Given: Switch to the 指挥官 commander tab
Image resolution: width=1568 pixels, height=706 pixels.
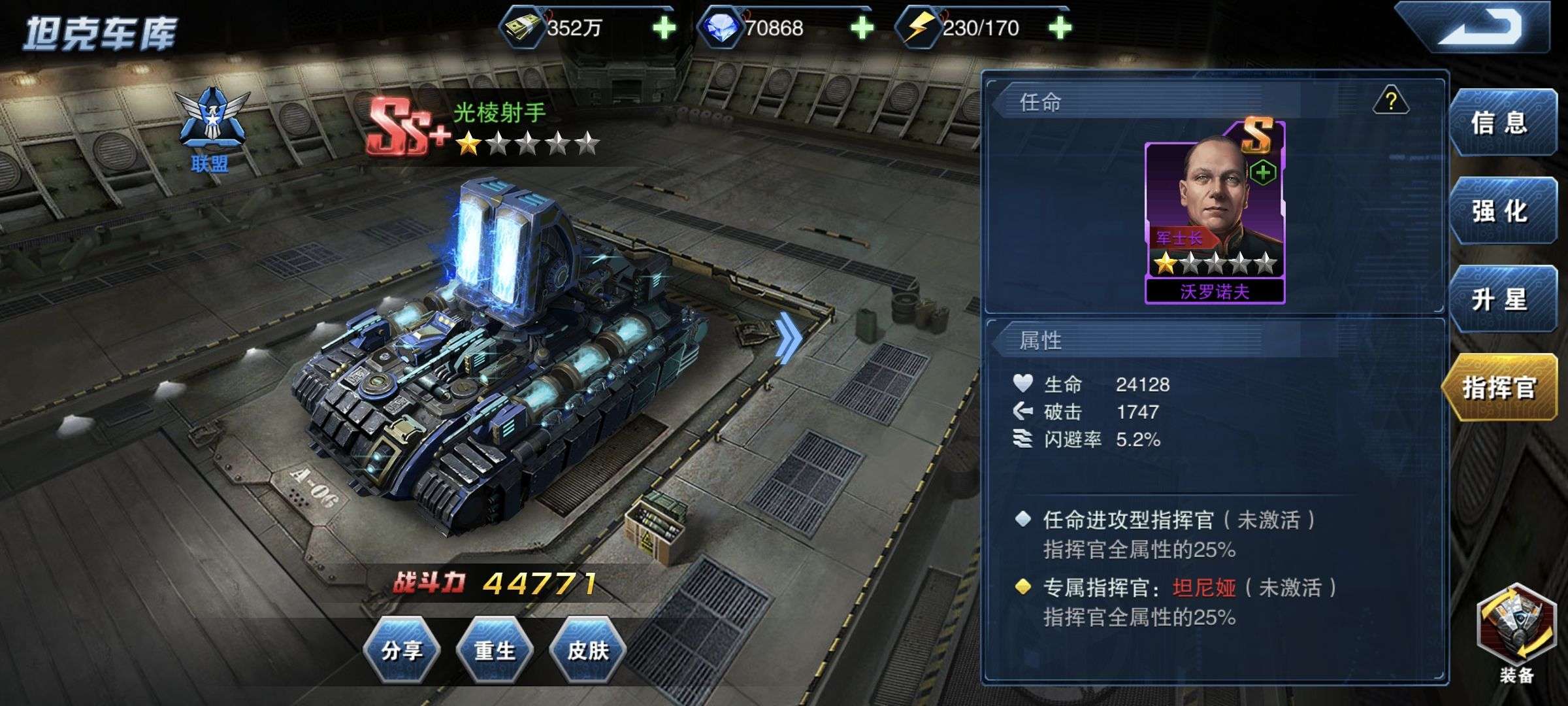Looking at the screenshot, I should pyautogui.click(x=1499, y=388).
